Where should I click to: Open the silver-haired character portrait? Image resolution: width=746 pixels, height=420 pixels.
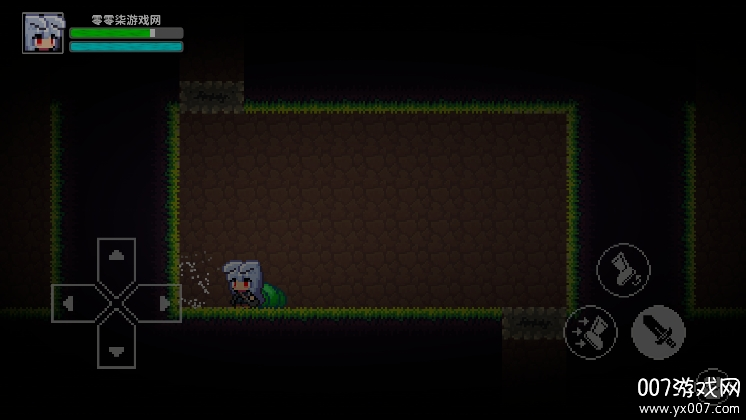[x=42, y=33]
